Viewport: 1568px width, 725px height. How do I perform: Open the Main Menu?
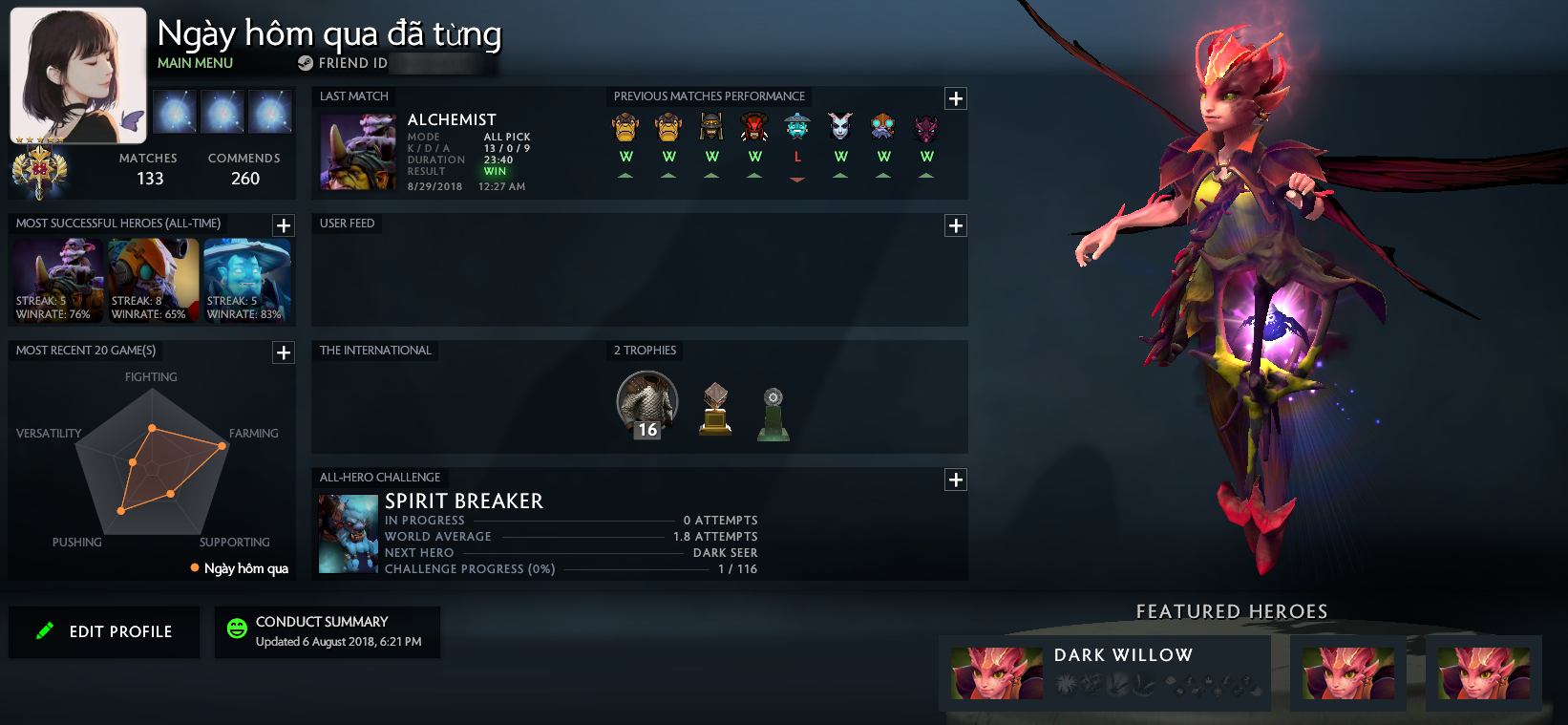point(193,63)
